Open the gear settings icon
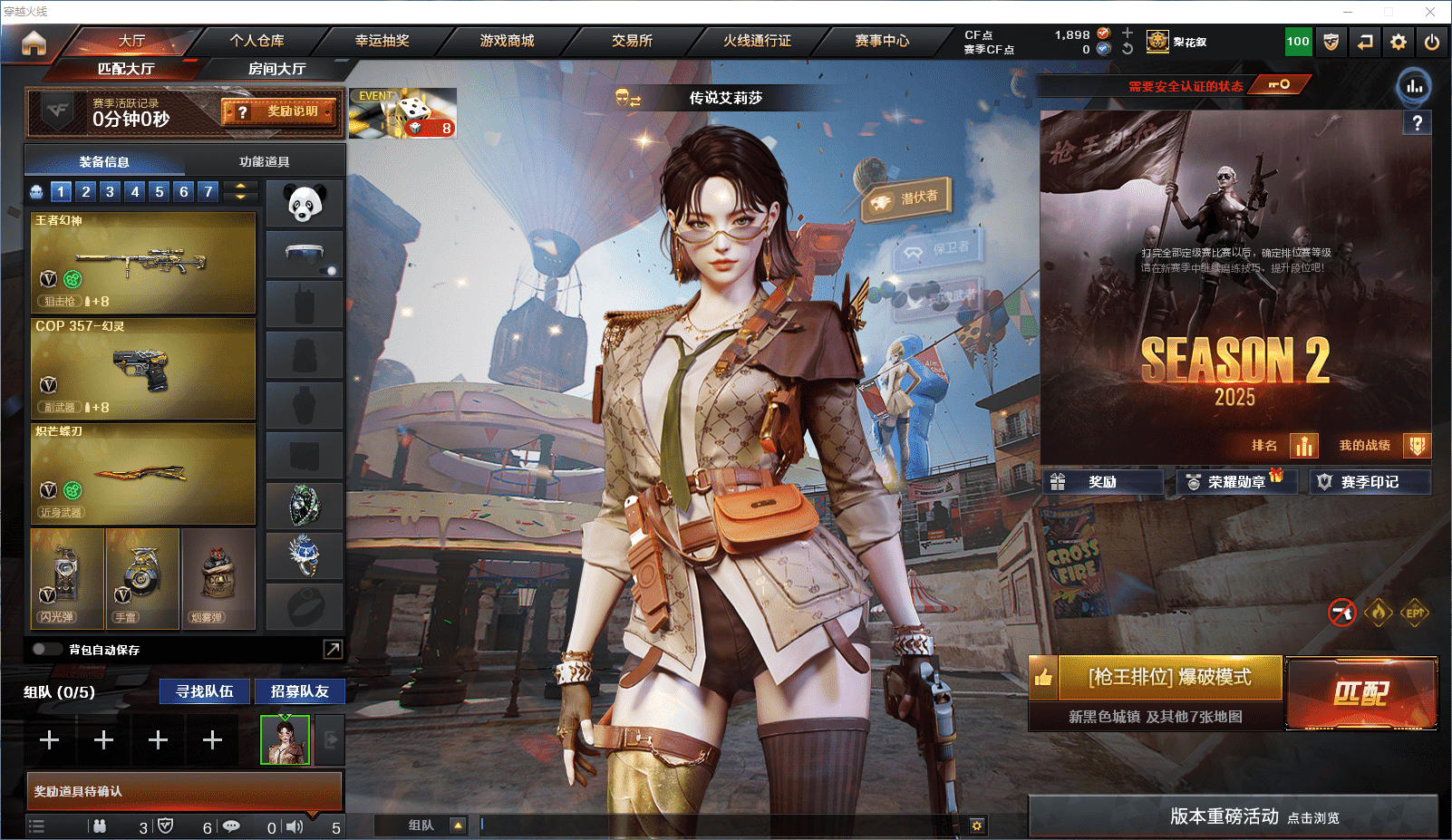The width and height of the screenshot is (1452, 840). [1399, 42]
